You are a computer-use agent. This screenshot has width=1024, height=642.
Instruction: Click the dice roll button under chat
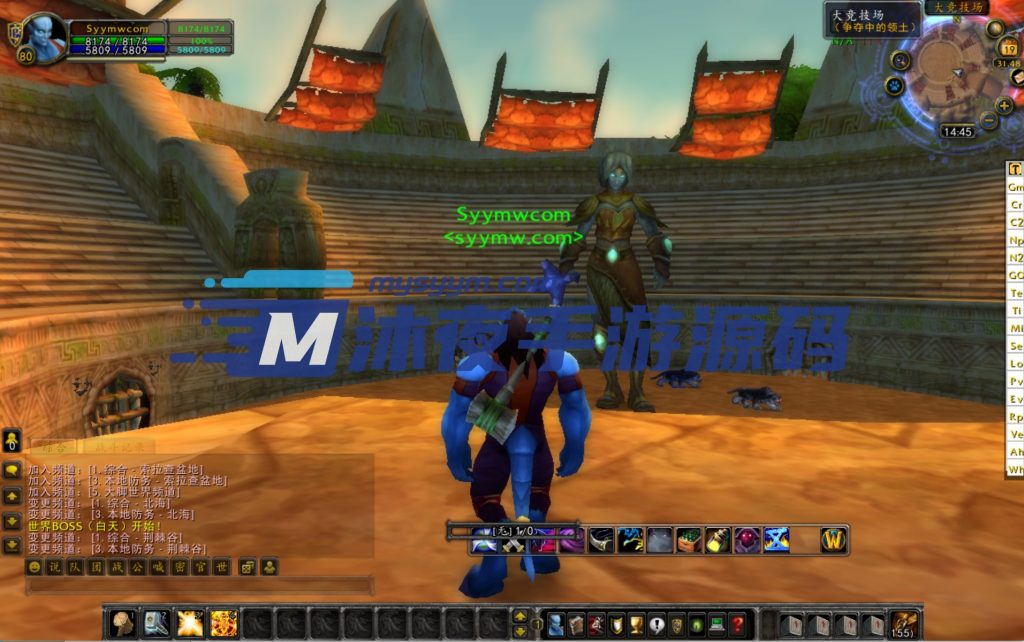[246, 567]
